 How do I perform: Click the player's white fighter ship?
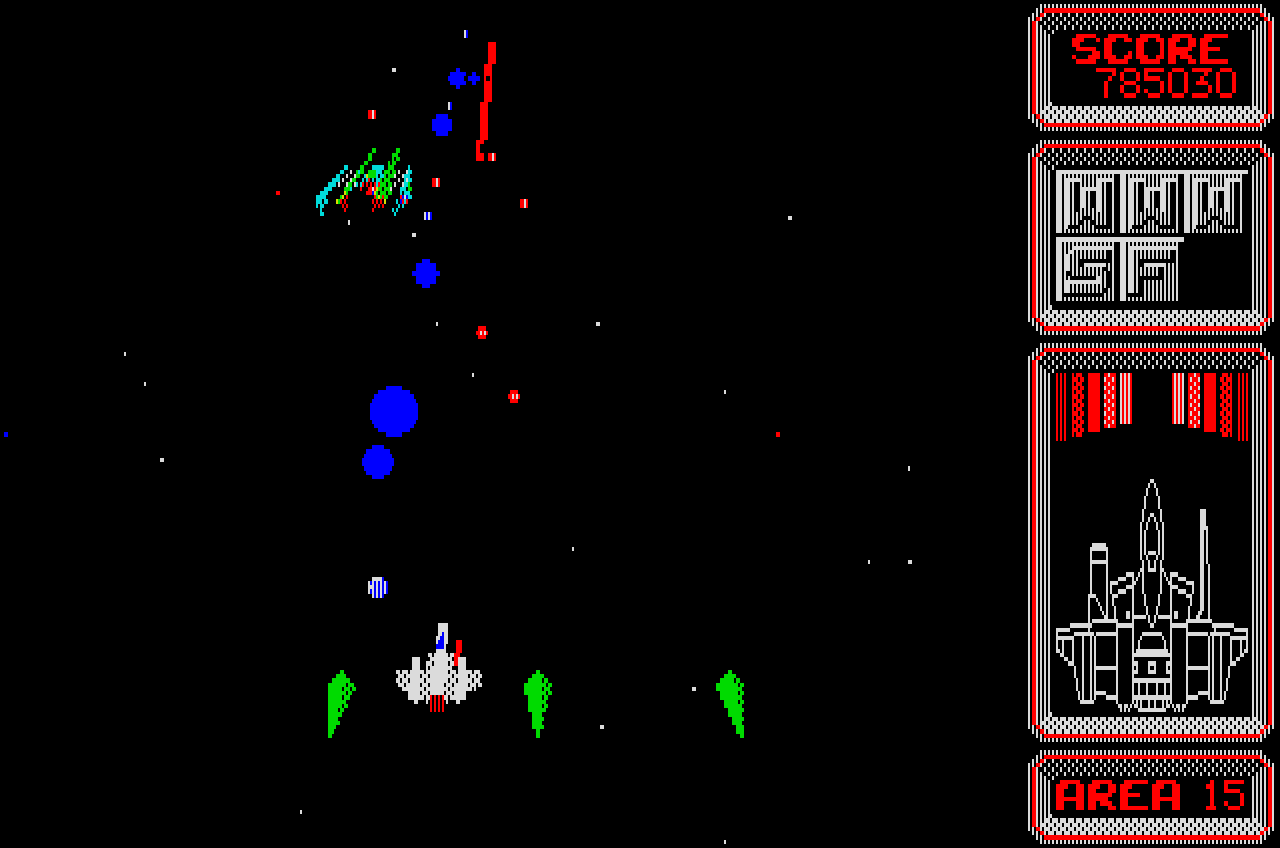(437, 668)
